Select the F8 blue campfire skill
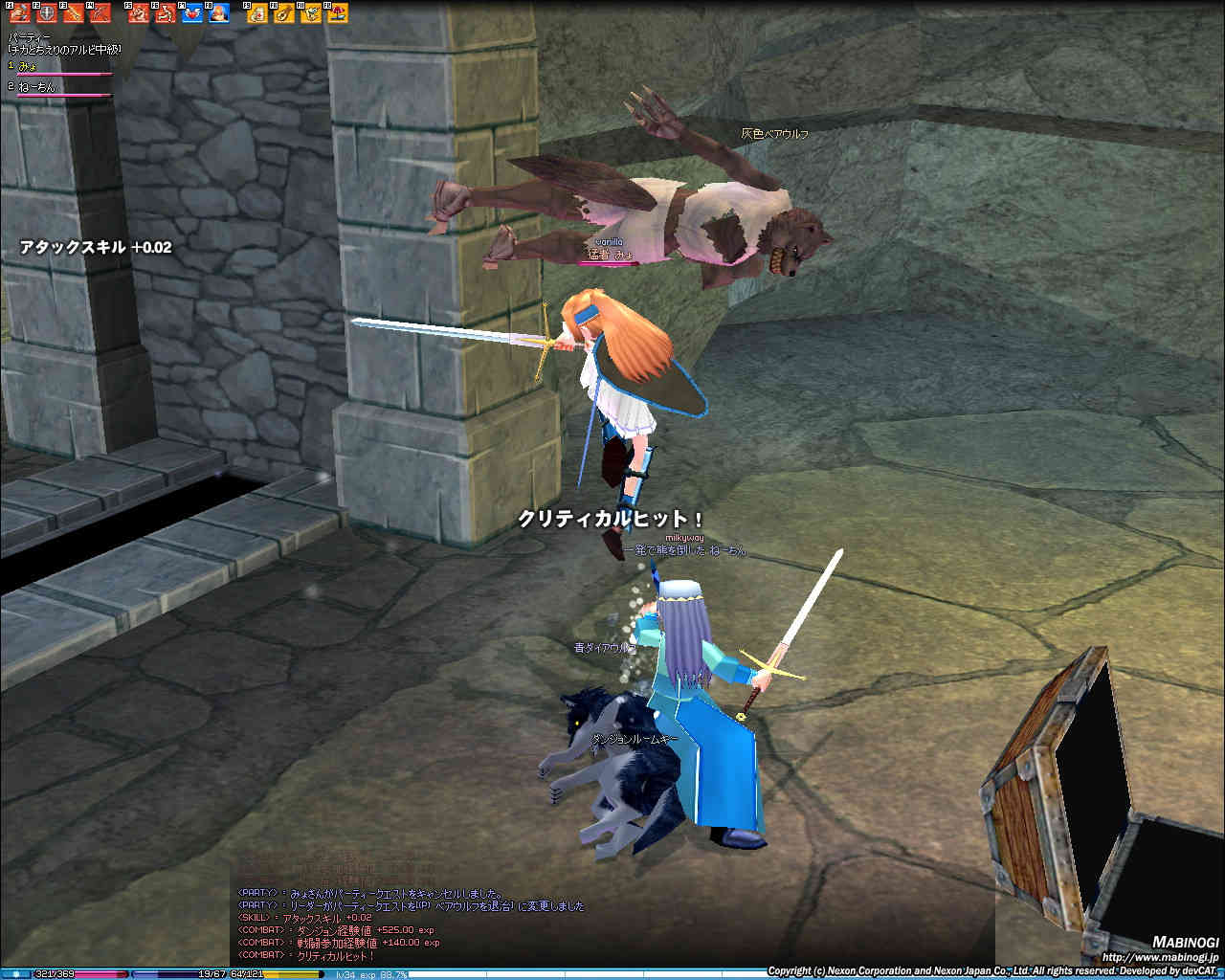1225x980 pixels. [218, 14]
